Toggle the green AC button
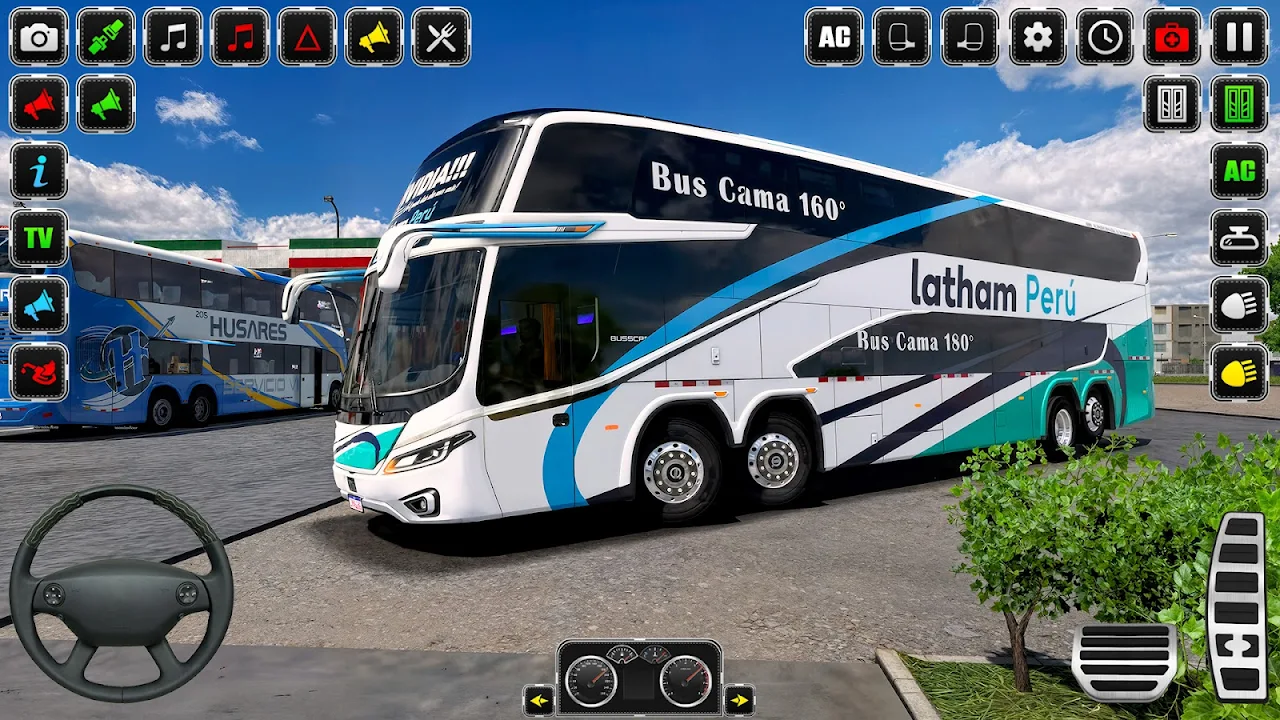Screen dimensions: 1280x720 point(1239,171)
